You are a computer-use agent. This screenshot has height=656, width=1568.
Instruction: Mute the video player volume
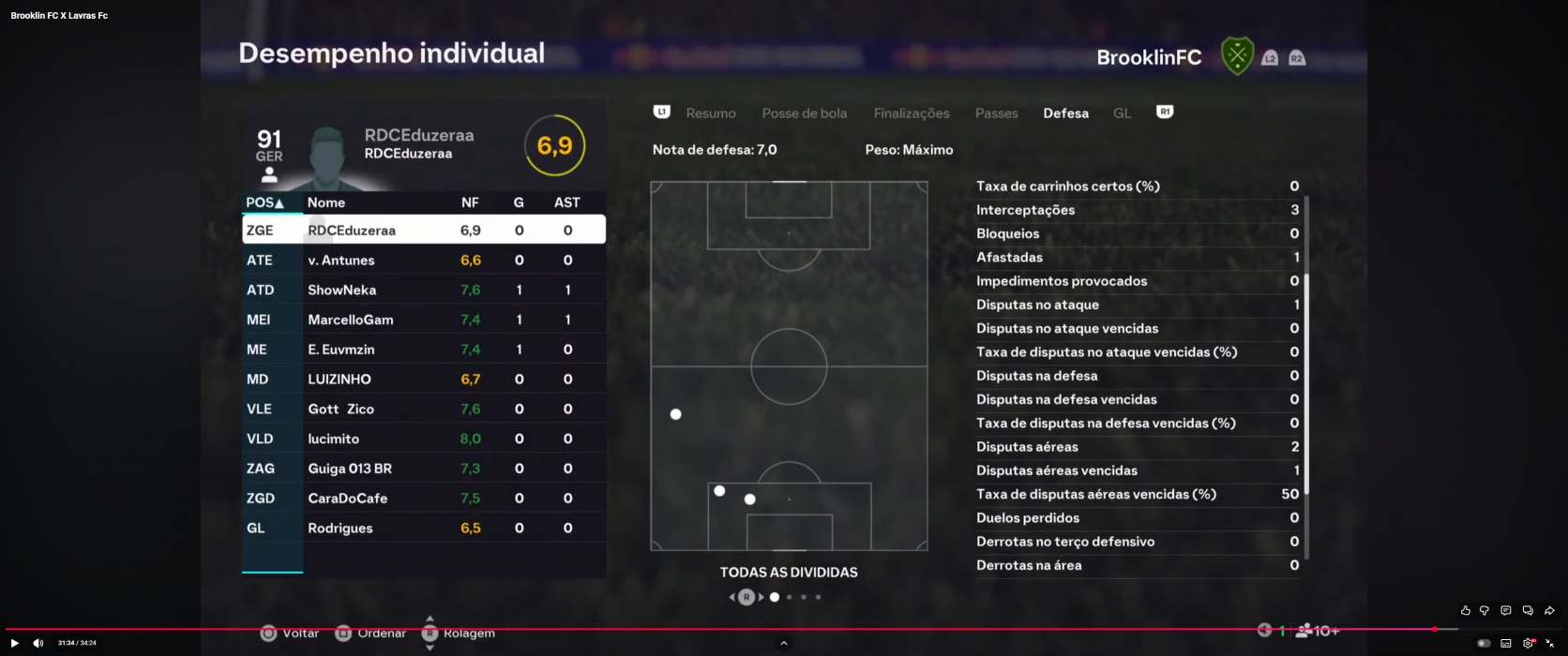[38, 643]
